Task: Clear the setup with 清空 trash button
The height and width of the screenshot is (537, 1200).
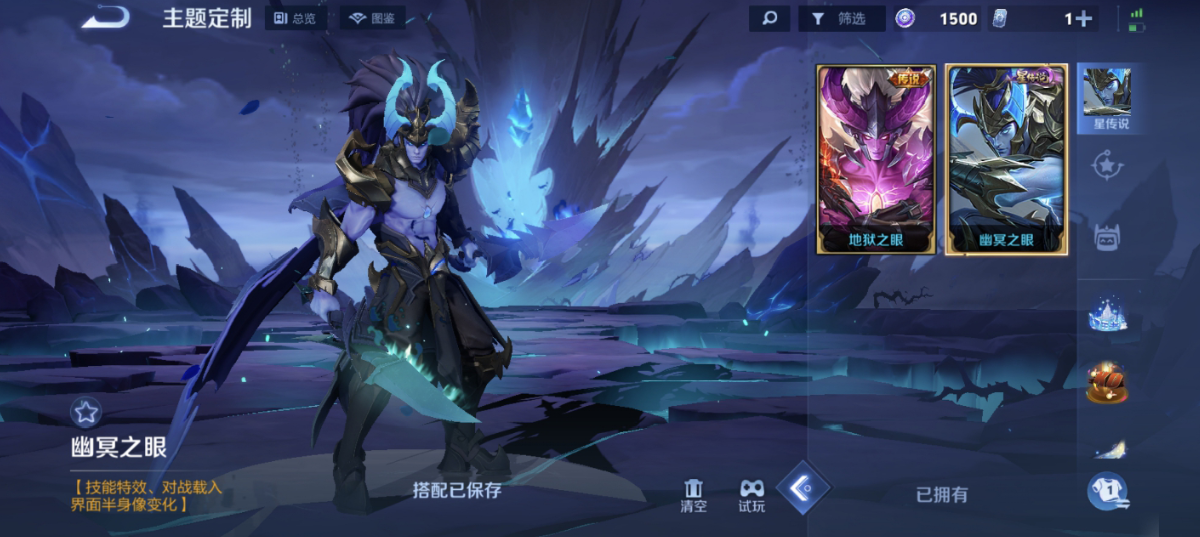Action: (x=693, y=495)
